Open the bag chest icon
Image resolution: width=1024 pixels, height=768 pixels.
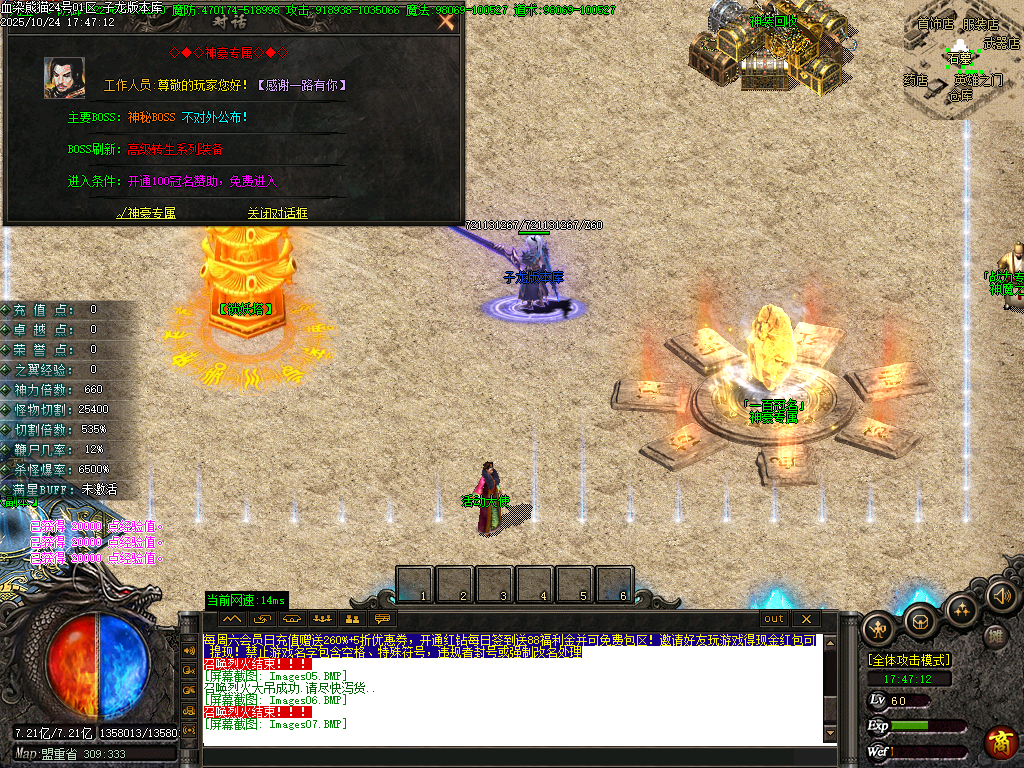(x=920, y=621)
